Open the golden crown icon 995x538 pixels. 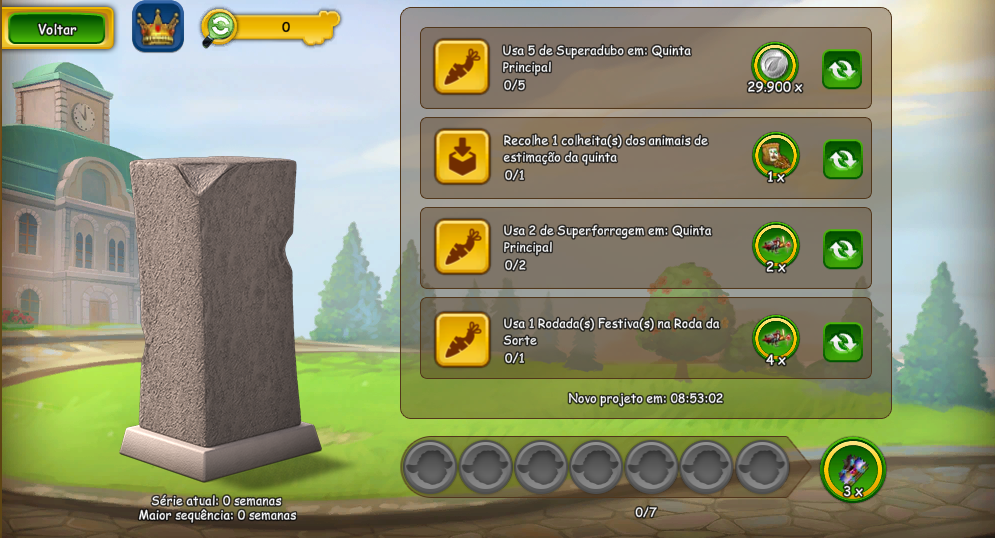pos(157,27)
